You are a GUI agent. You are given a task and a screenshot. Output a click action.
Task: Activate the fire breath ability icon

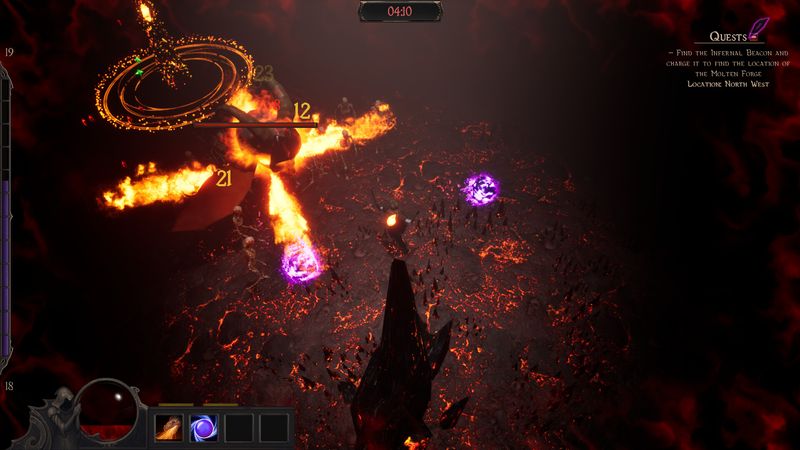(168, 428)
